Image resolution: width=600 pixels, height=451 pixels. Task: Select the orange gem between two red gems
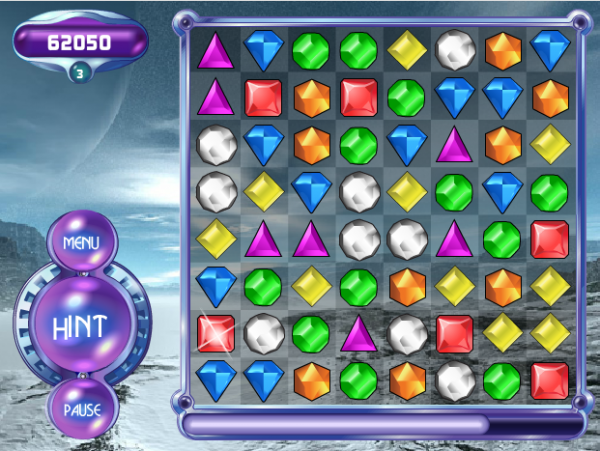point(311,97)
